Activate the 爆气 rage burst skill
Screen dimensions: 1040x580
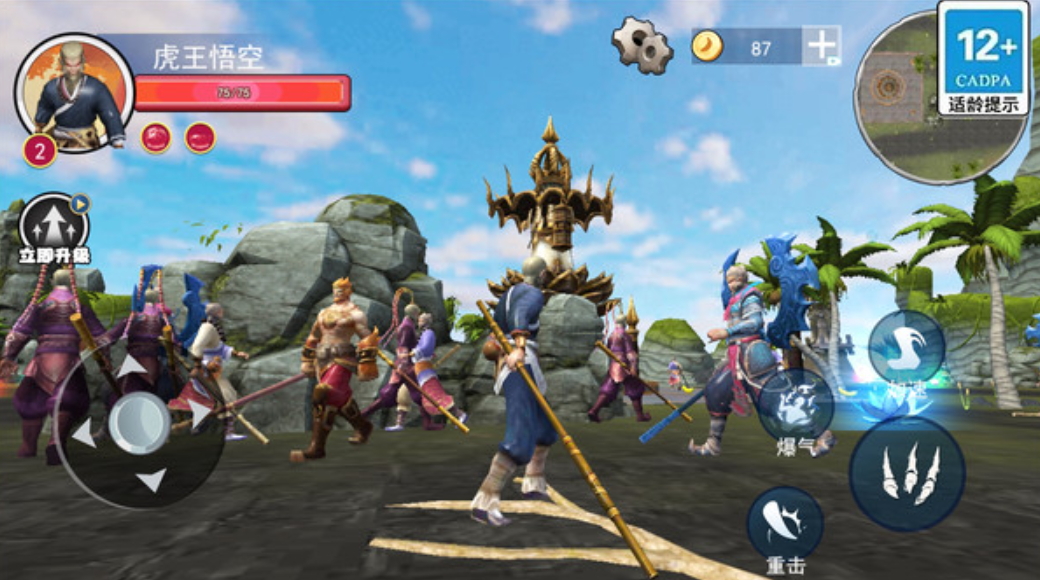click(795, 404)
